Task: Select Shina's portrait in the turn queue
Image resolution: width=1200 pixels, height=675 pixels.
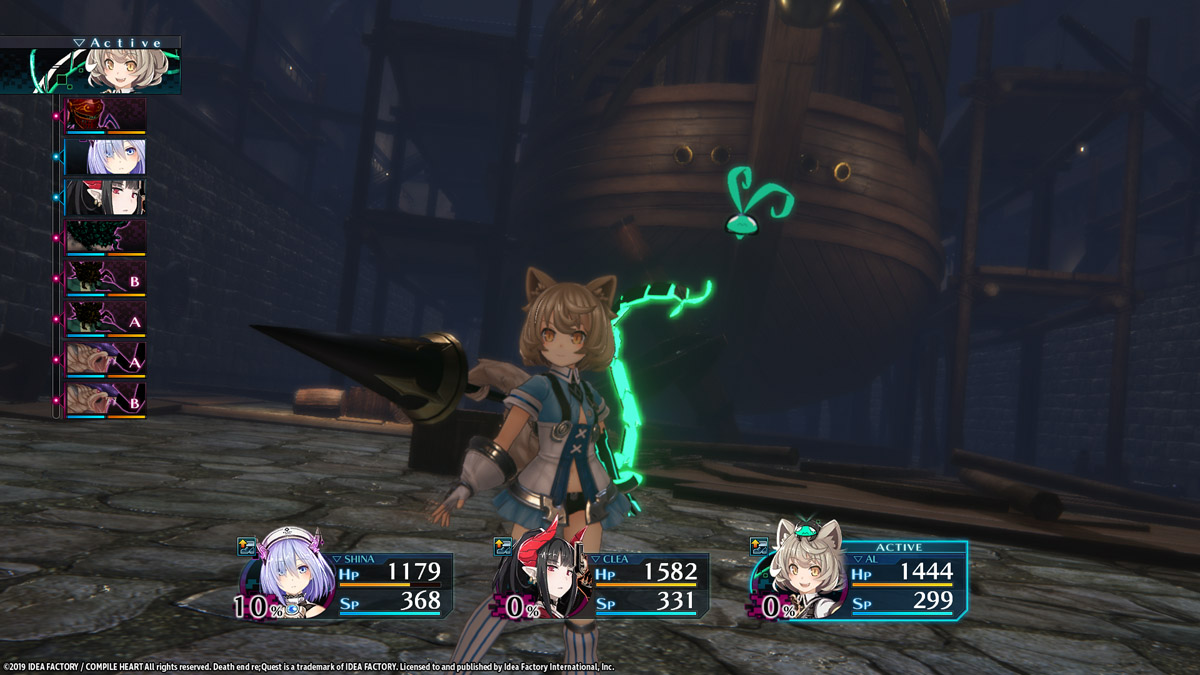Action: [x=105, y=156]
